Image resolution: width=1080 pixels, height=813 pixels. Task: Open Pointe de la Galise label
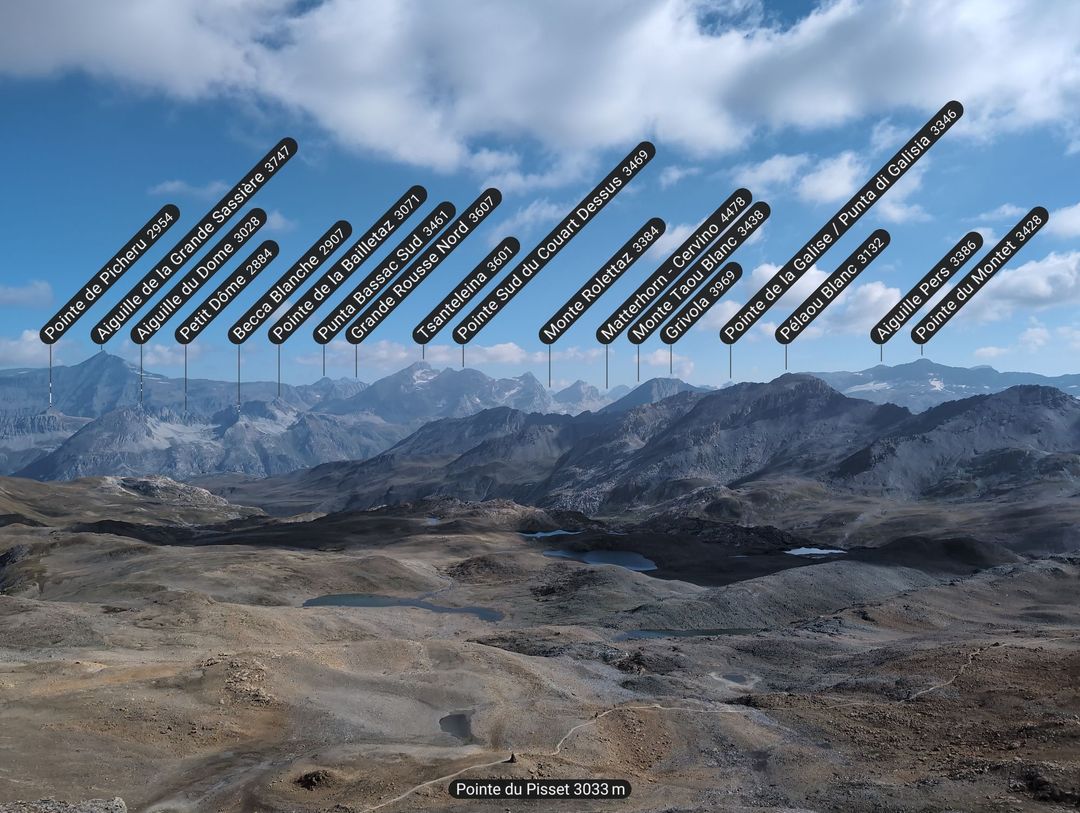tap(841, 222)
